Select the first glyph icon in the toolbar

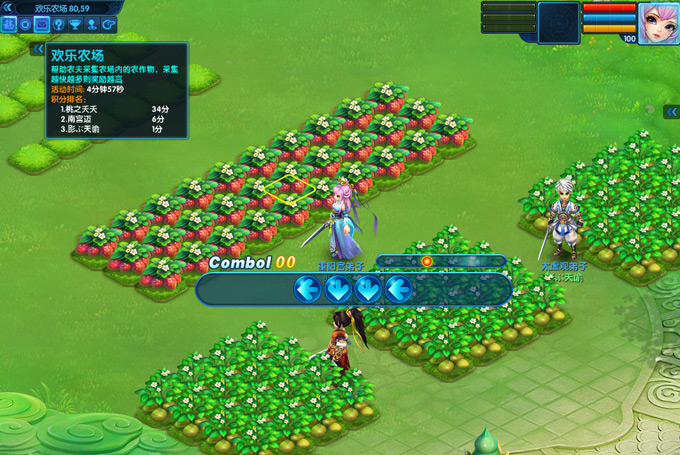point(9,23)
